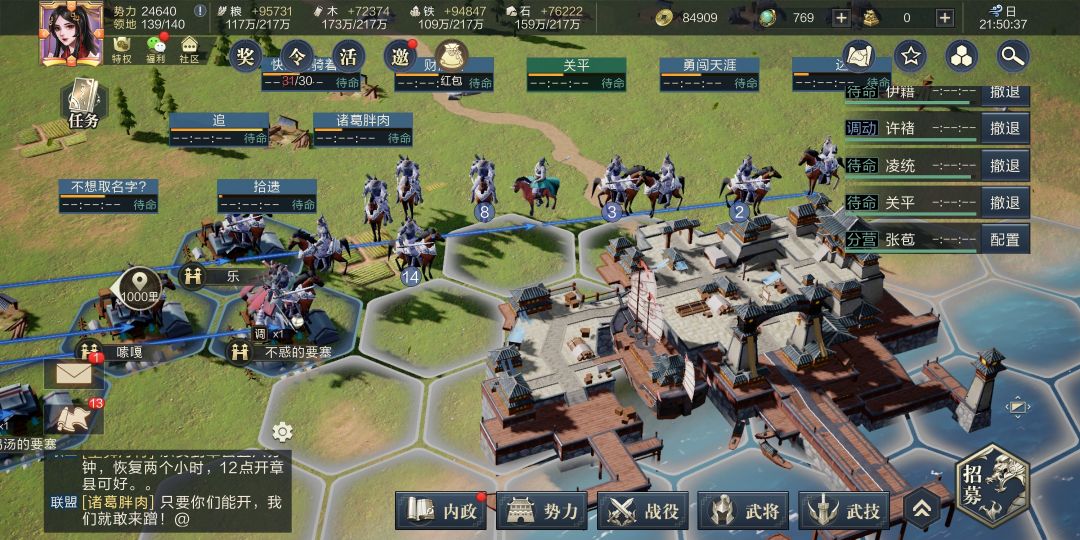This screenshot has width=1080, height=540.
Task: Open the 福利 welfare icon
Action: [x=155, y=50]
